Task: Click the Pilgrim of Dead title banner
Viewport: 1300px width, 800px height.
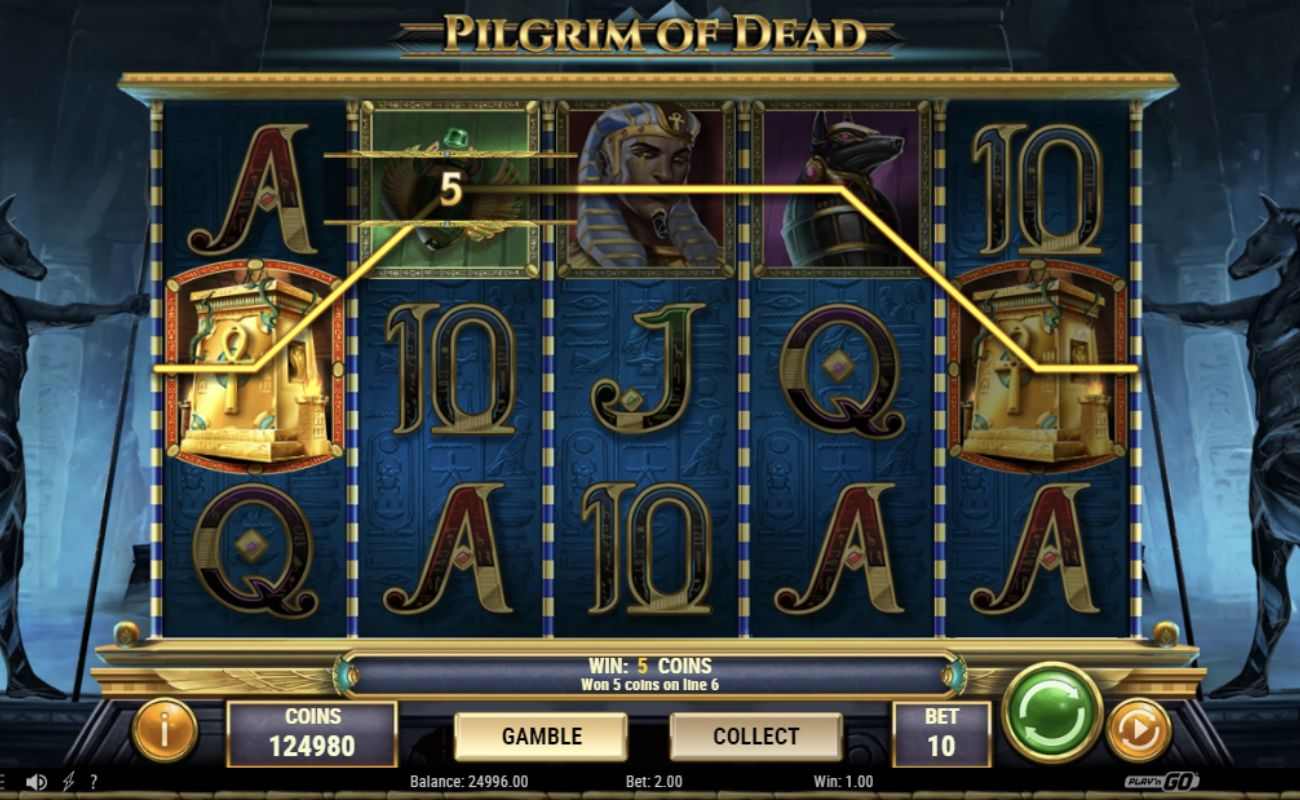Action: 650,32
